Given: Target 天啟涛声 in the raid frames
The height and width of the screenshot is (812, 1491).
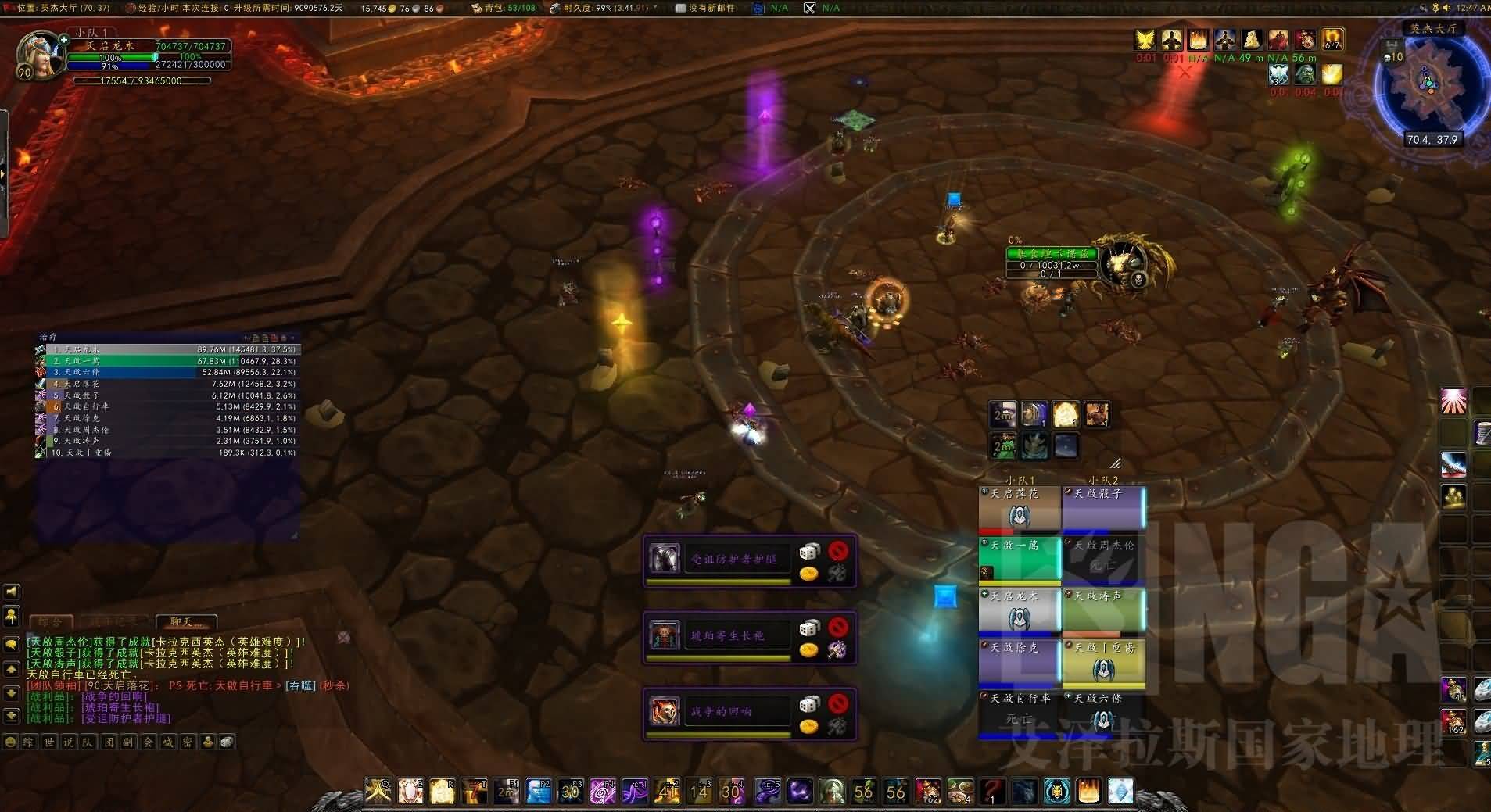Looking at the screenshot, I should point(1102,610).
